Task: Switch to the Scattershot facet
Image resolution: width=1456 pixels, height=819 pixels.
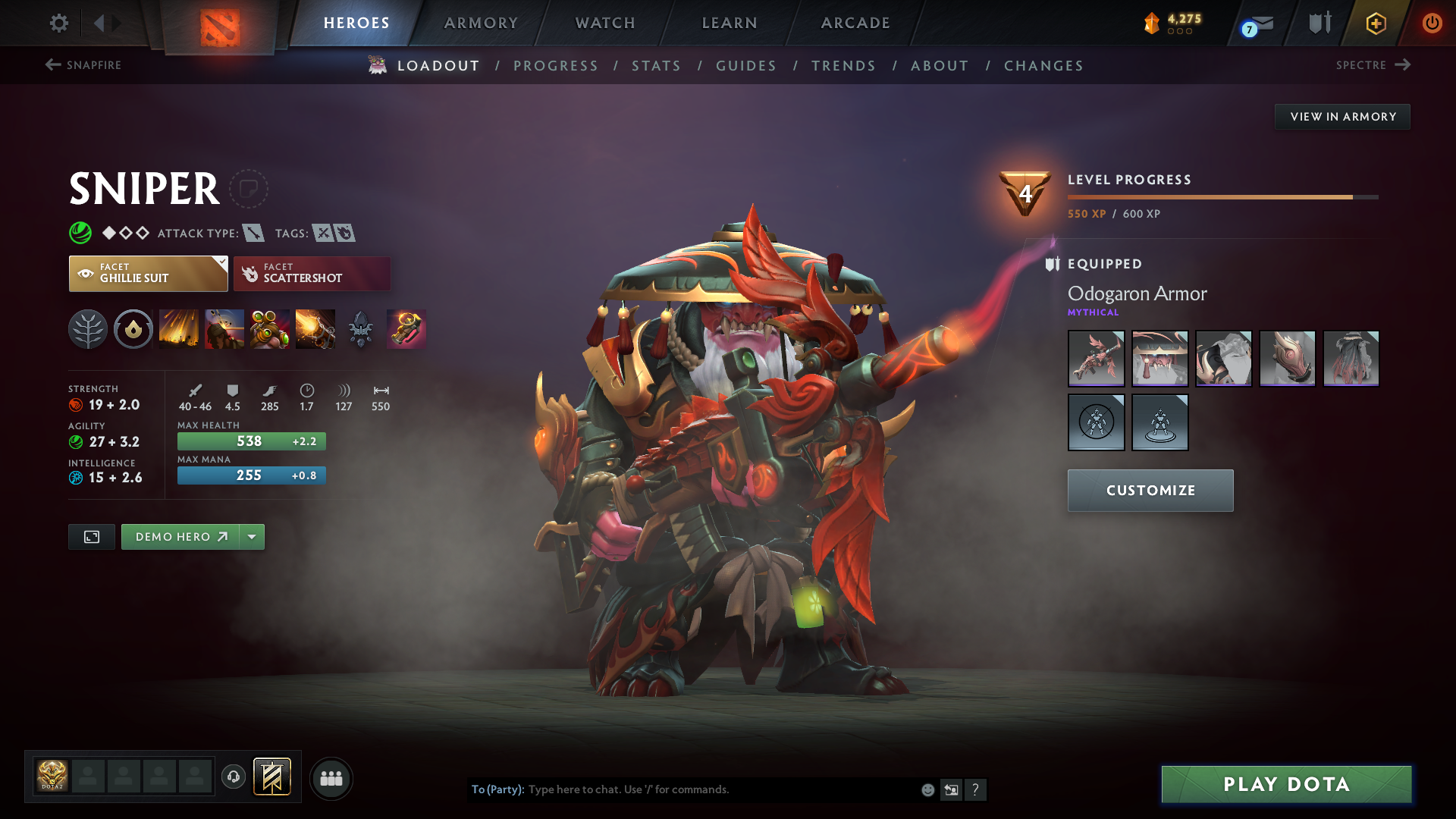Action: pos(312,273)
